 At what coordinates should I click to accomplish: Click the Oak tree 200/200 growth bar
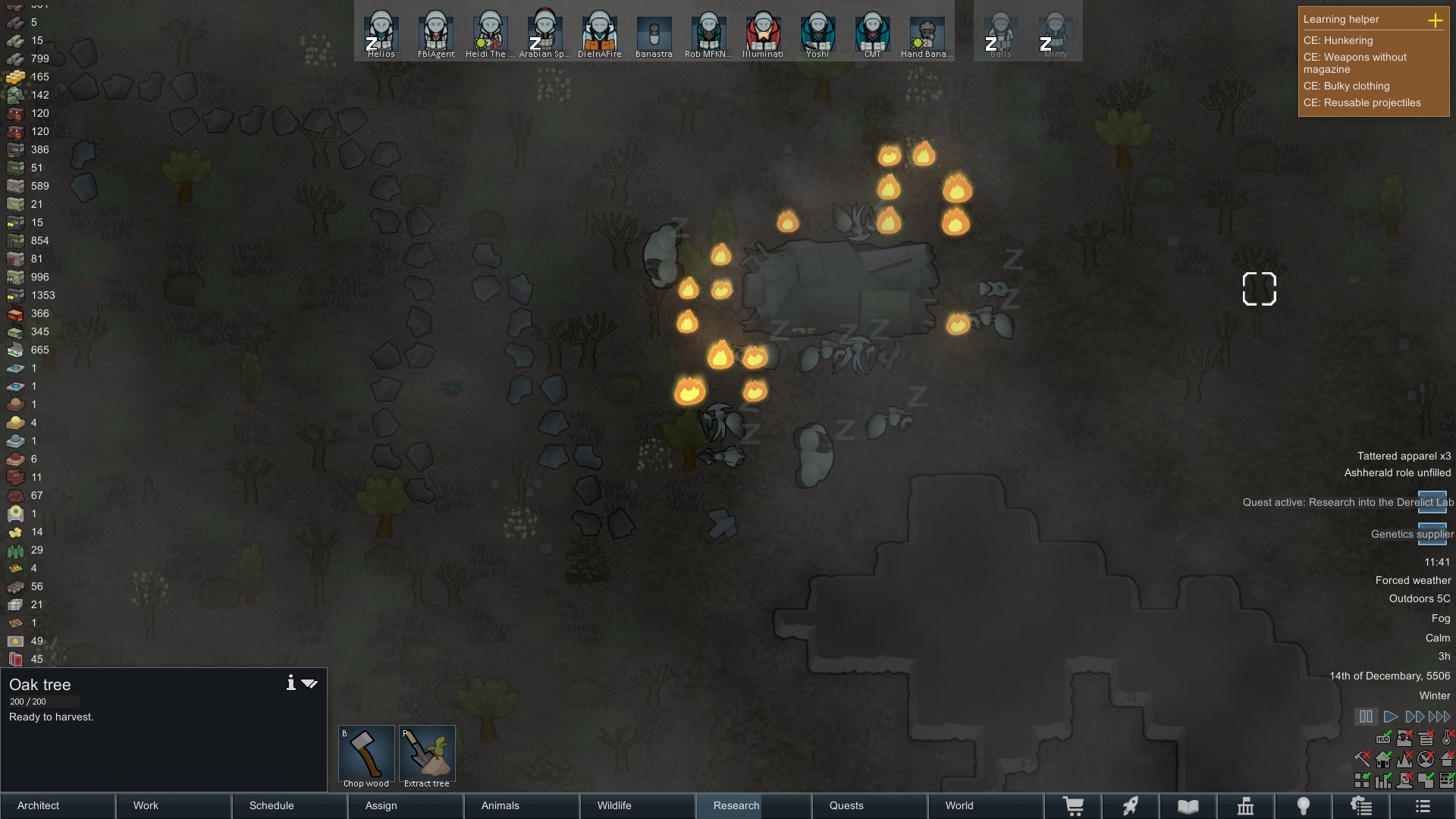click(43, 701)
